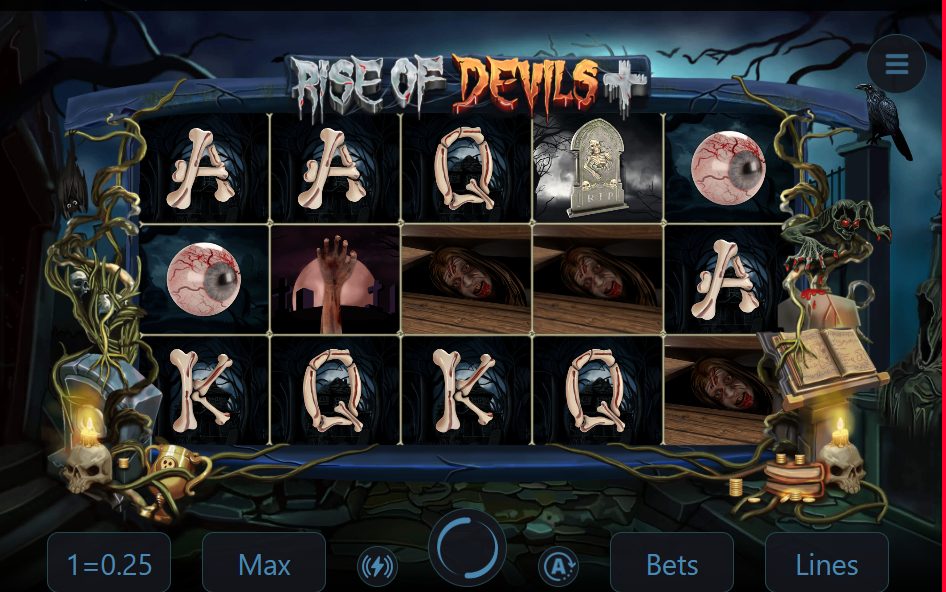This screenshot has height=592, width=946.
Task: Open the Bets options
Action: 672,564
